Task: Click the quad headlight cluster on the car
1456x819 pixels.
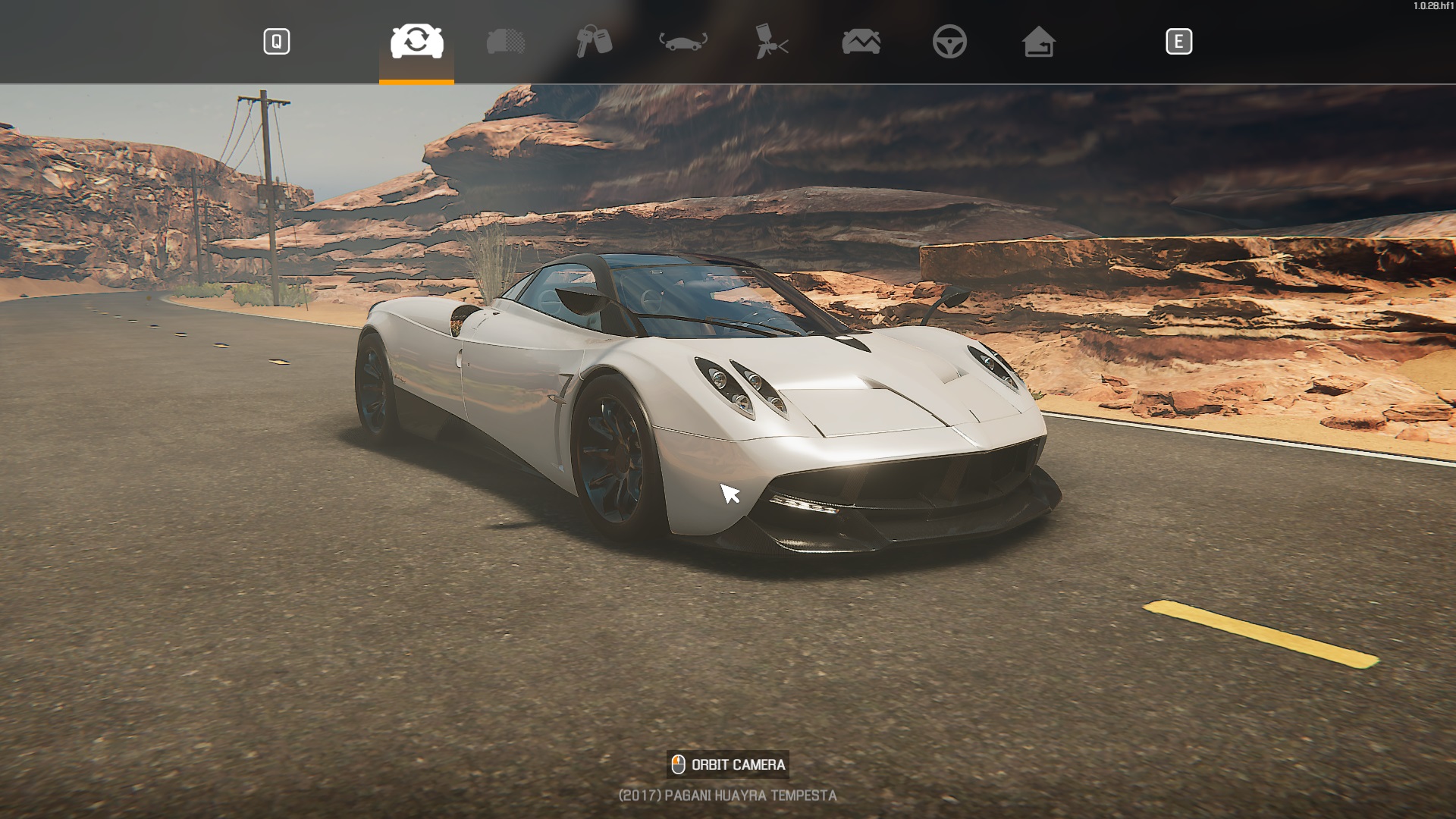Action: click(739, 383)
